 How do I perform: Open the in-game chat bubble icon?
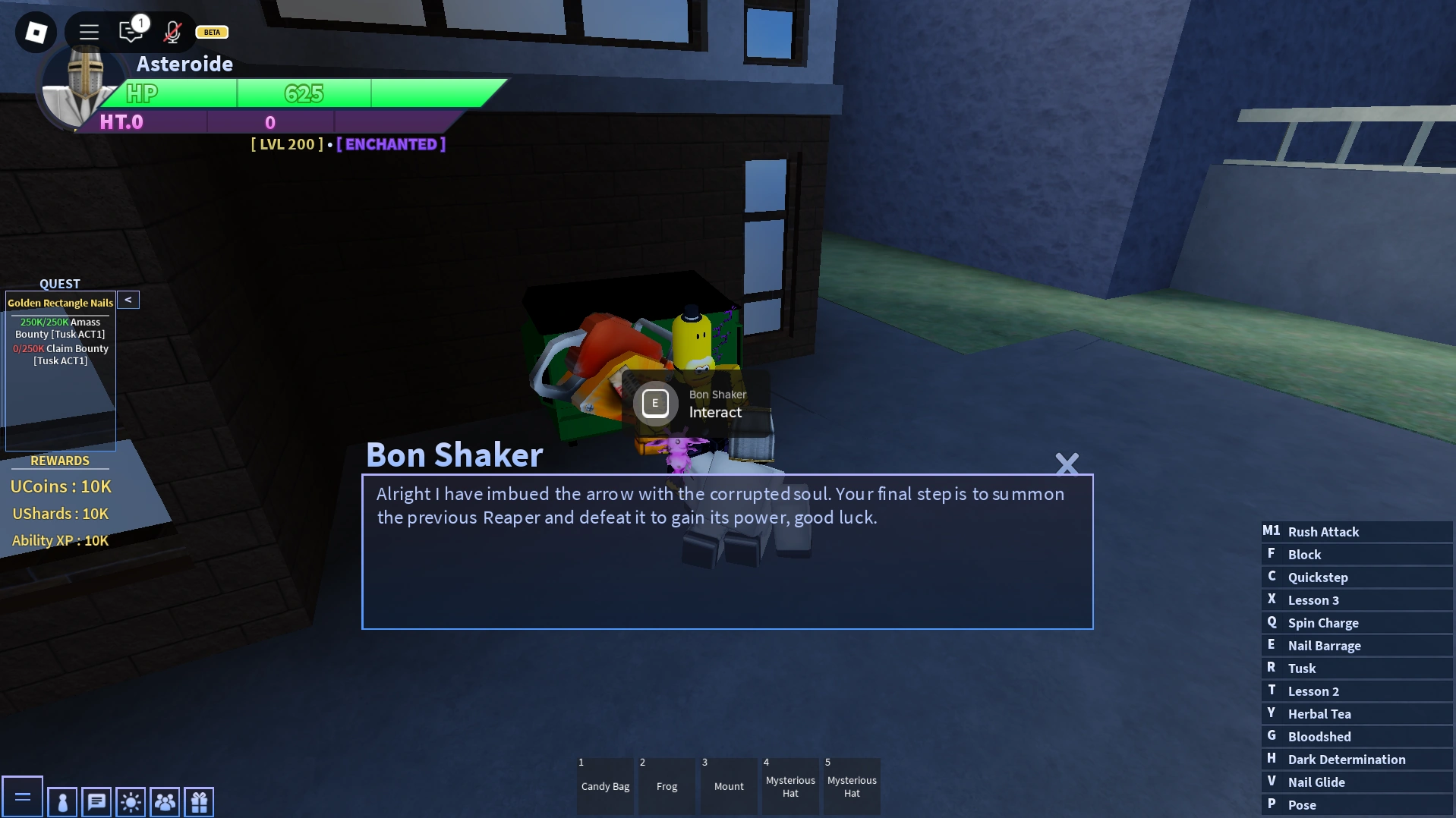[x=96, y=801]
